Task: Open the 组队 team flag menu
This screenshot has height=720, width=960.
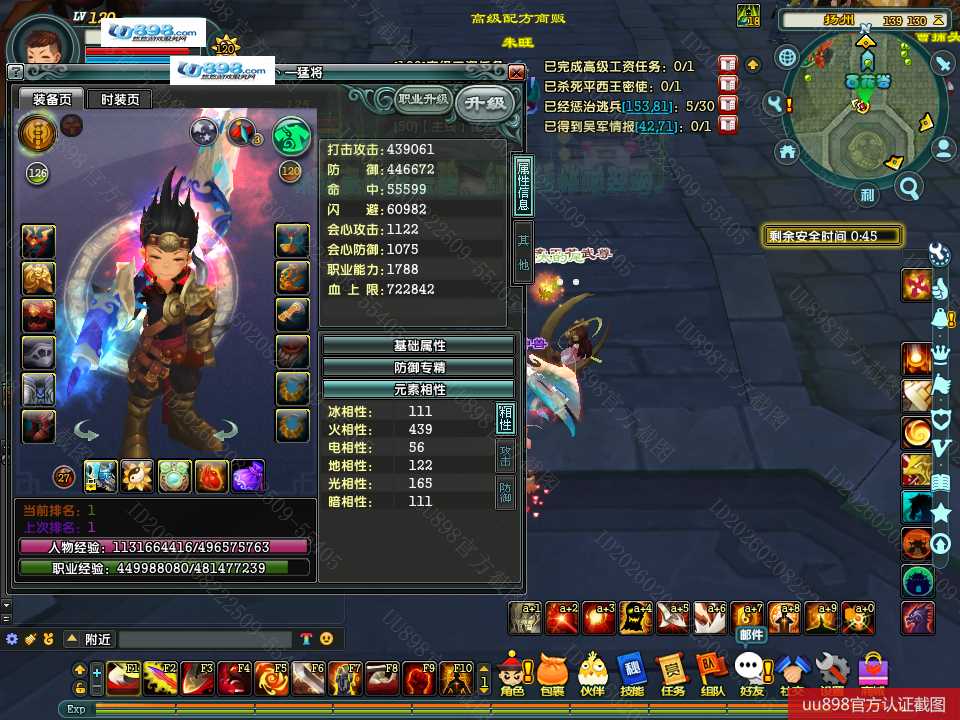Action: click(712, 673)
